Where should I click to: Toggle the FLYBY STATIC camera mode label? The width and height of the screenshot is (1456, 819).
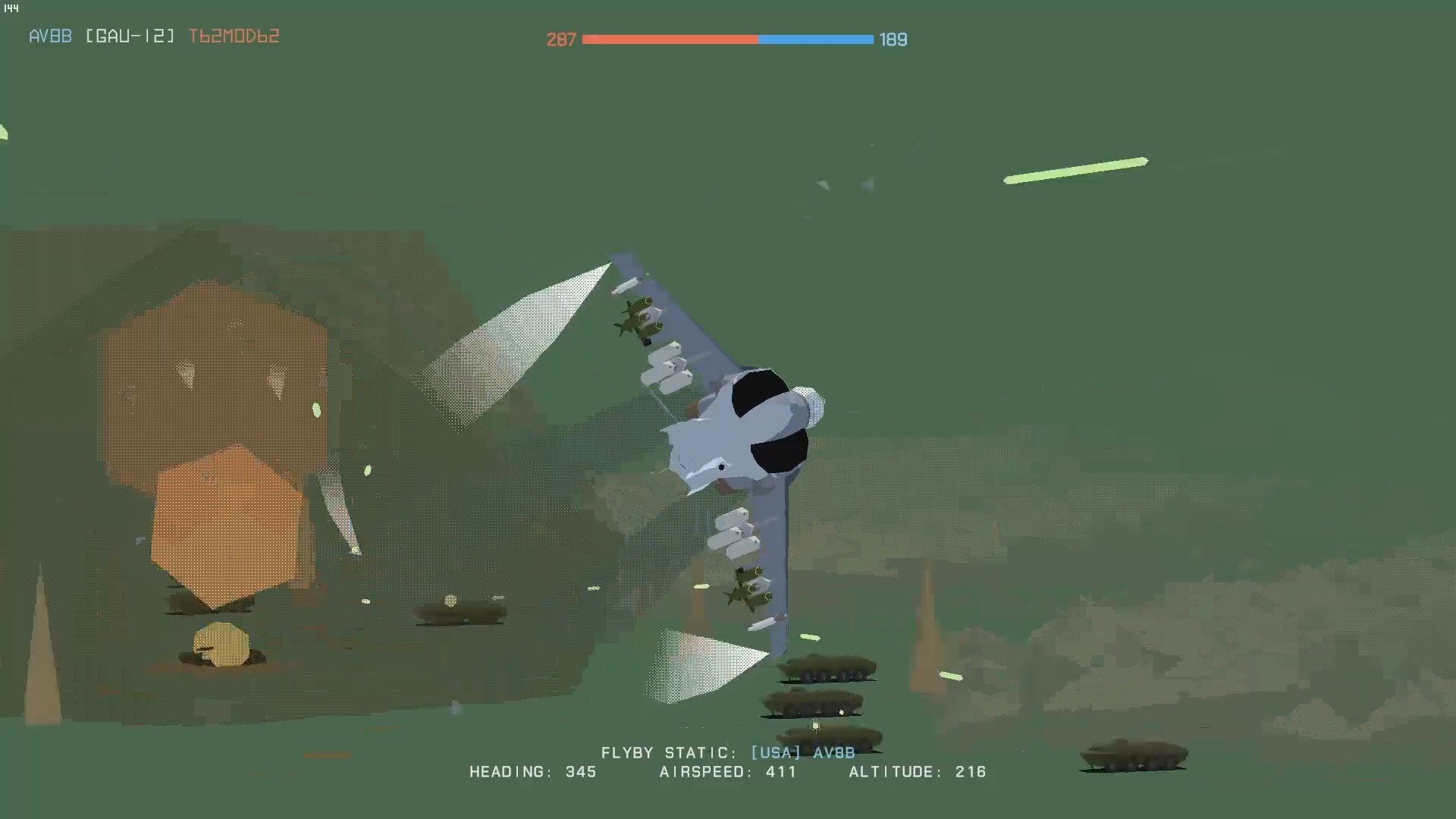click(667, 753)
